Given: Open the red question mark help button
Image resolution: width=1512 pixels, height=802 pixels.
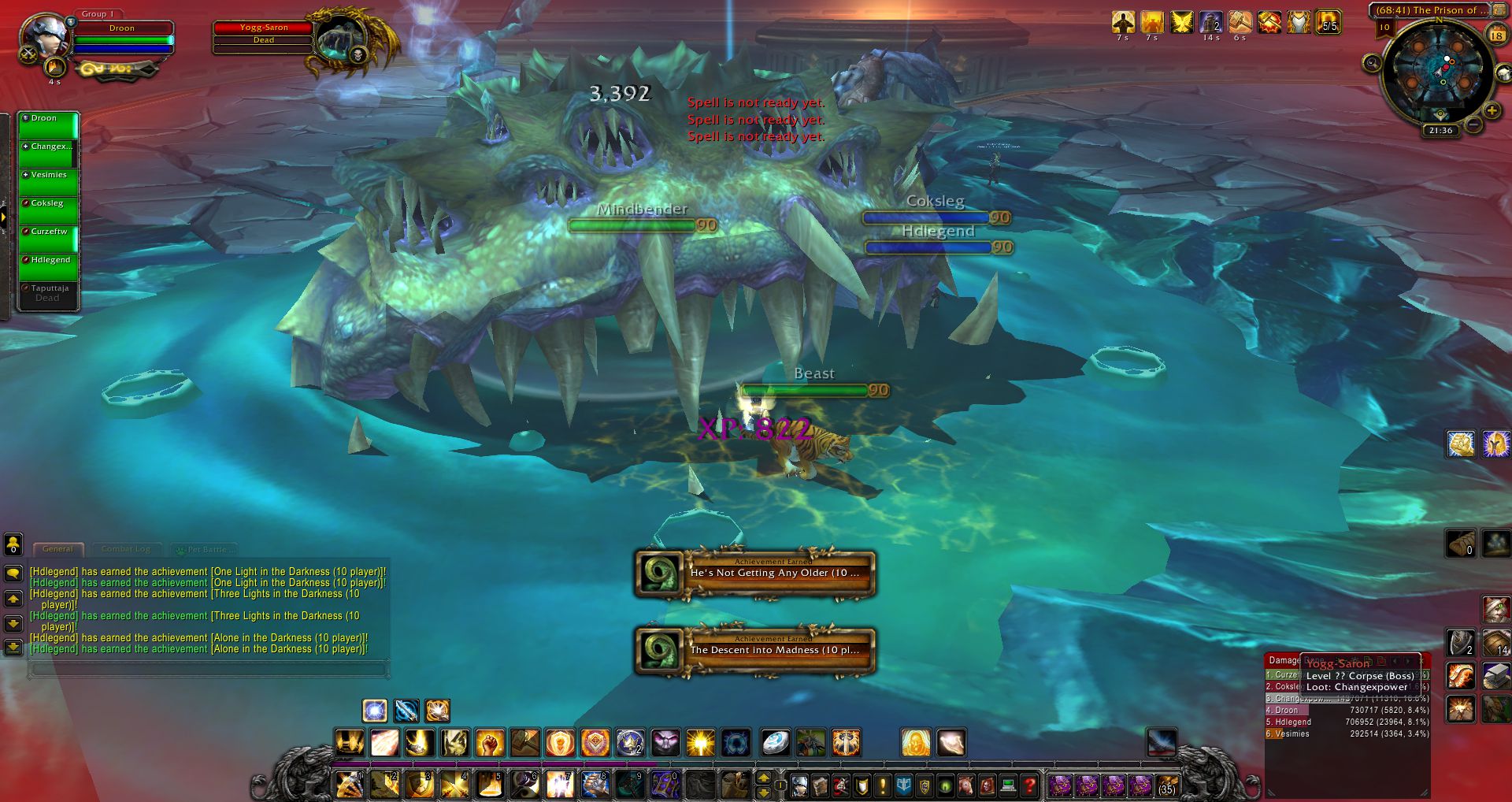Looking at the screenshot, I should point(1029,785).
